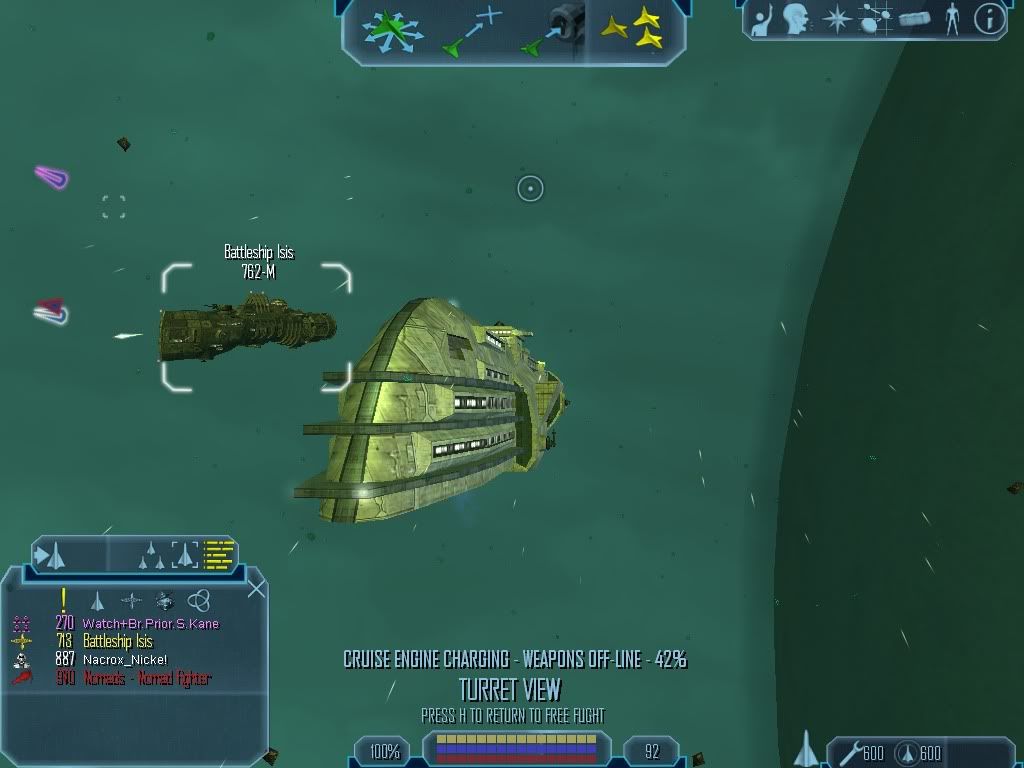
Task: Filter contacts by the yellow exclamation icon
Action: [64, 600]
